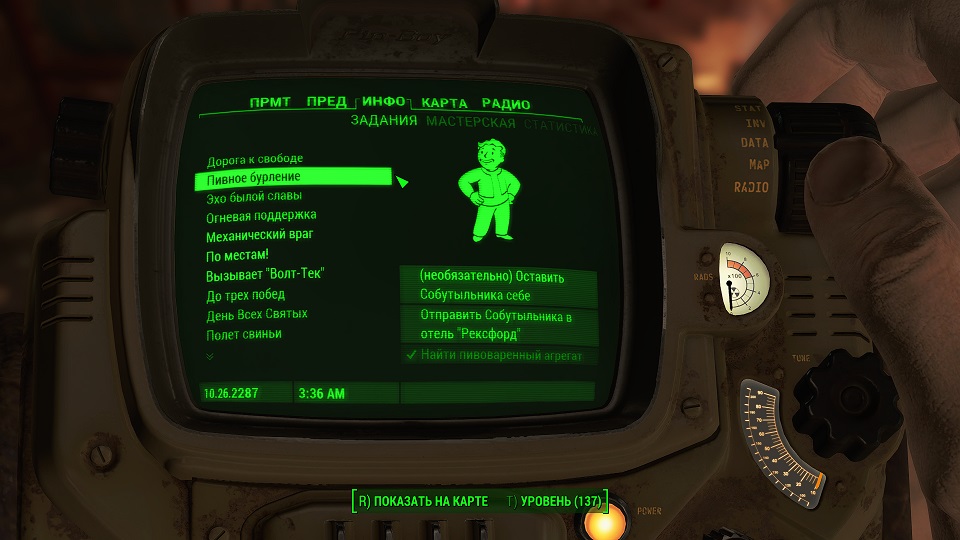This screenshot has width=960, height=540.
Task: Select quest Механический враг
Action: 260,236
